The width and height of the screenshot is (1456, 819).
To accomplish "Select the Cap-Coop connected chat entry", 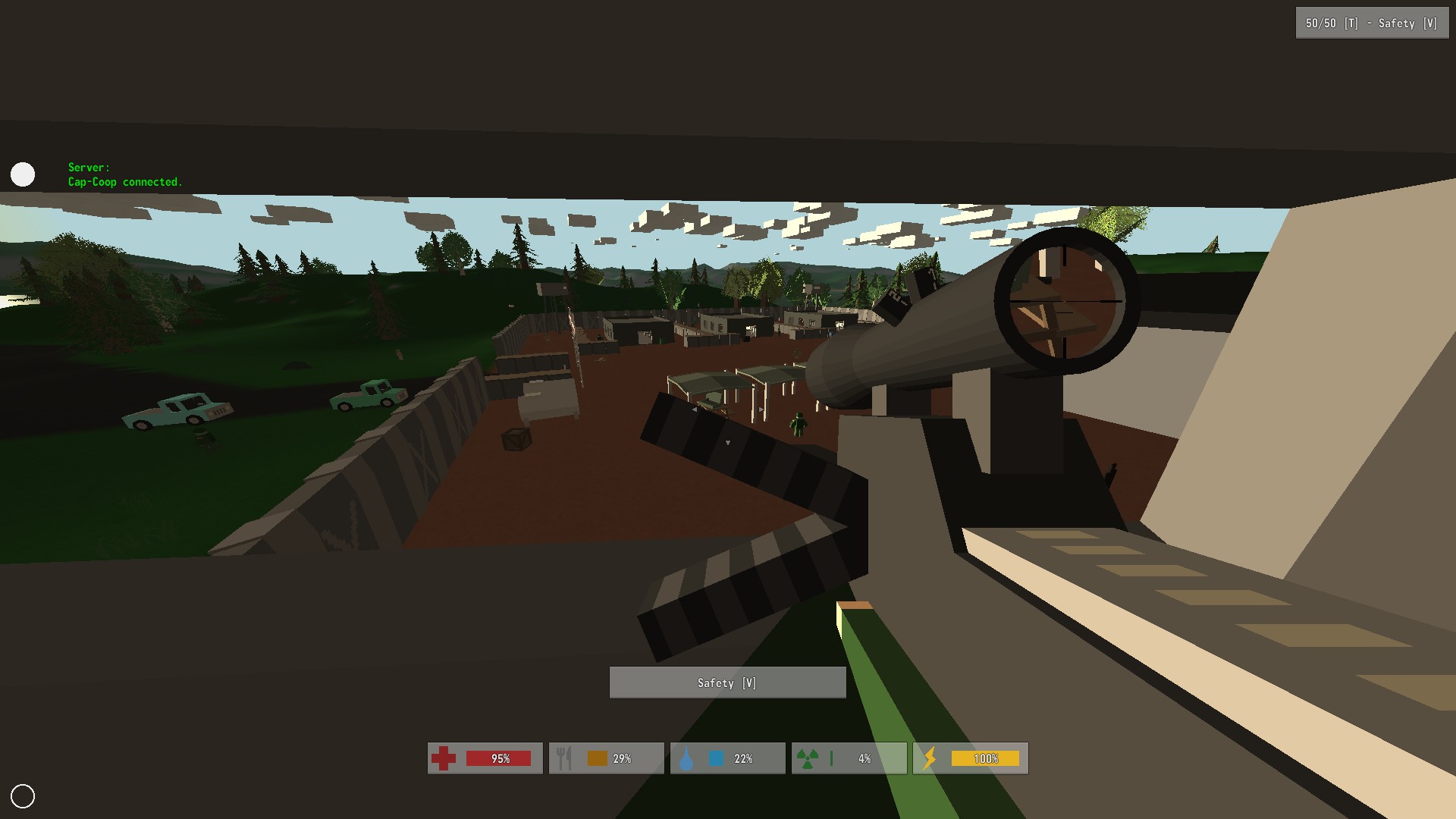I will (125, 182).
